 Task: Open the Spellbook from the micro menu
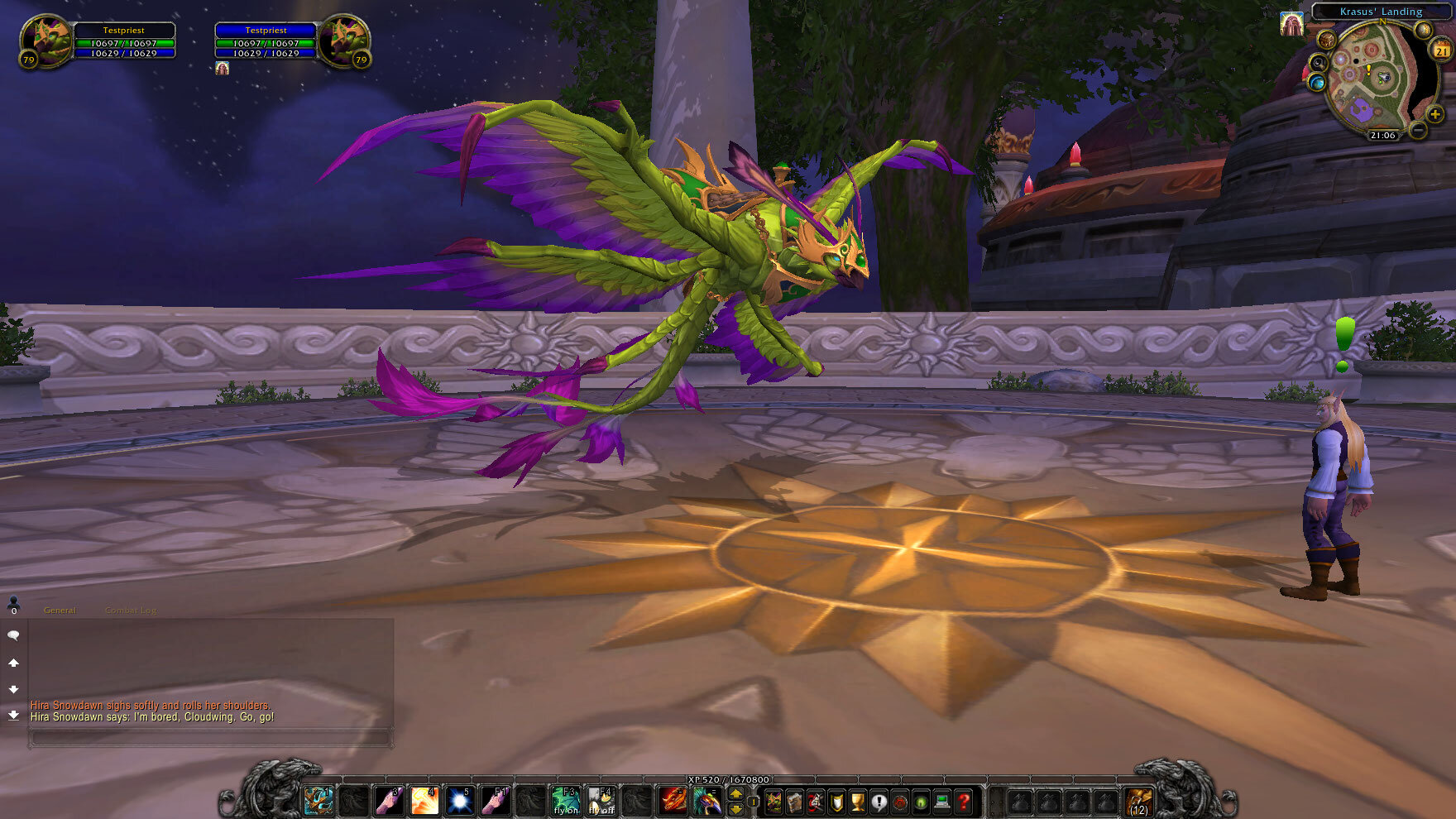[x=794, y=800]
